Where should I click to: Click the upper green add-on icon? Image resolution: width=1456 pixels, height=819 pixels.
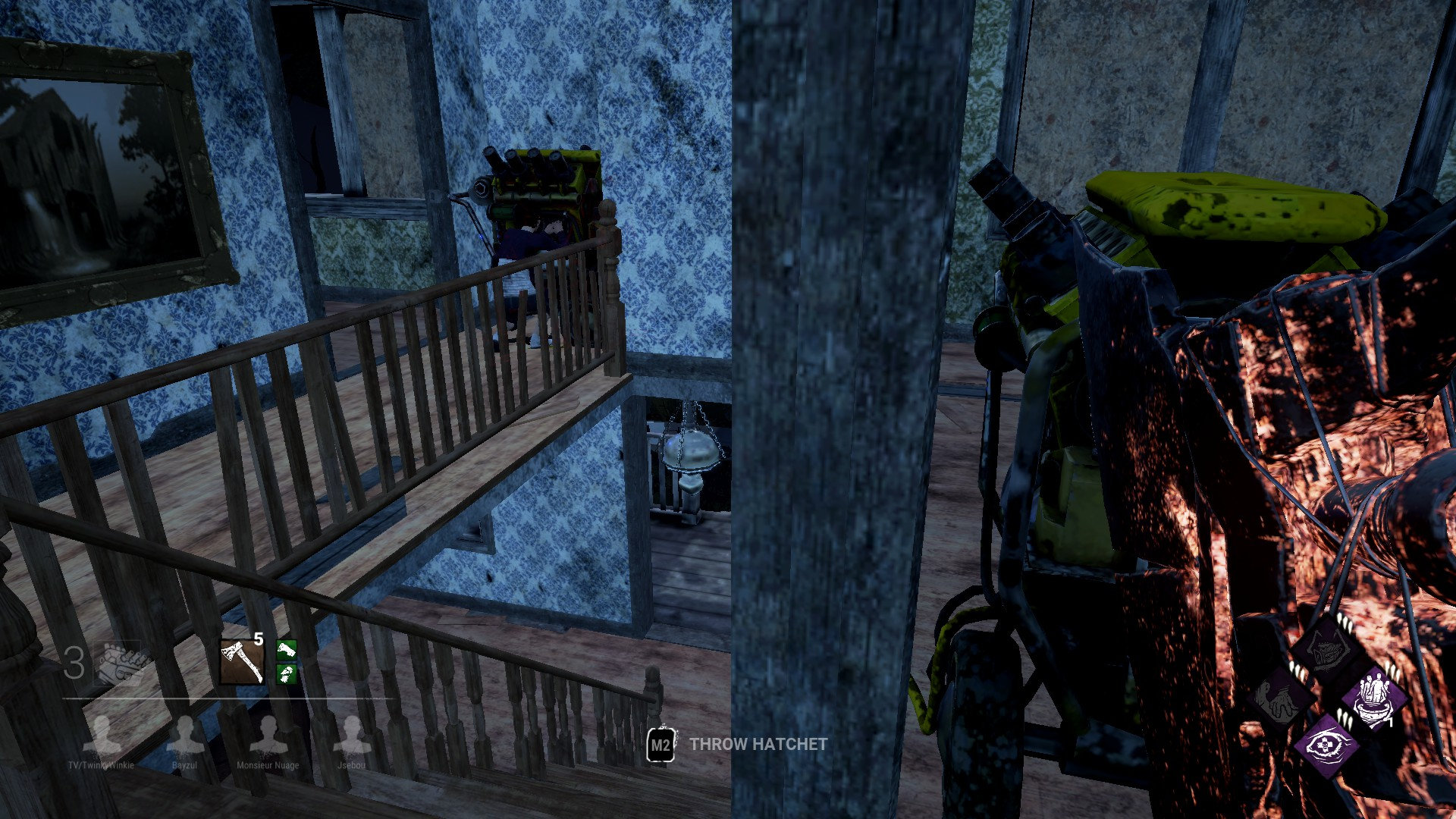pos(286,651)
